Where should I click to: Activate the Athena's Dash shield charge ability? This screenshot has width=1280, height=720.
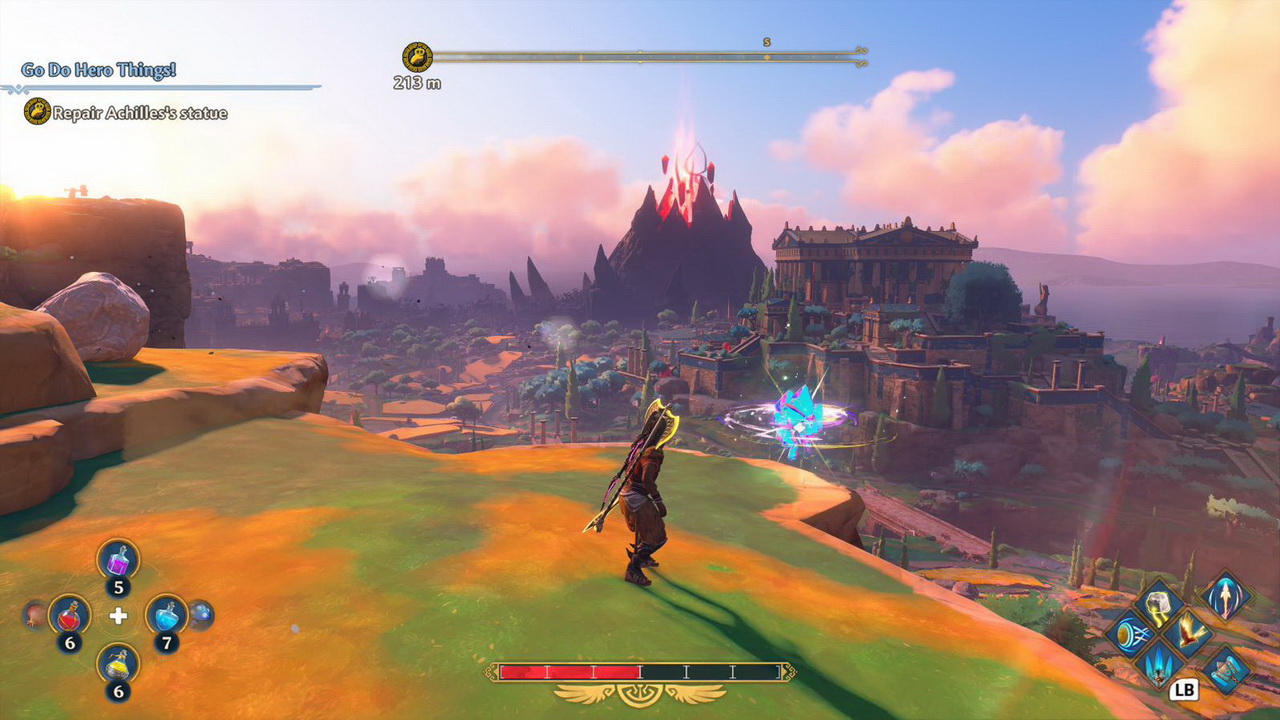coord(1132,634)
